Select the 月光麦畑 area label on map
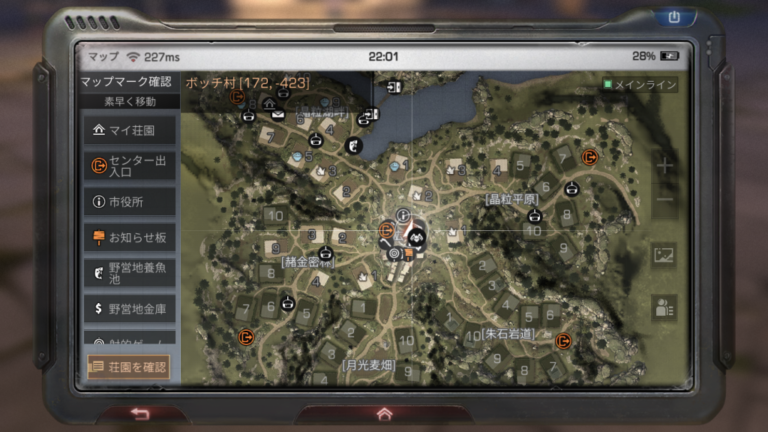 (x=370, y=365)
